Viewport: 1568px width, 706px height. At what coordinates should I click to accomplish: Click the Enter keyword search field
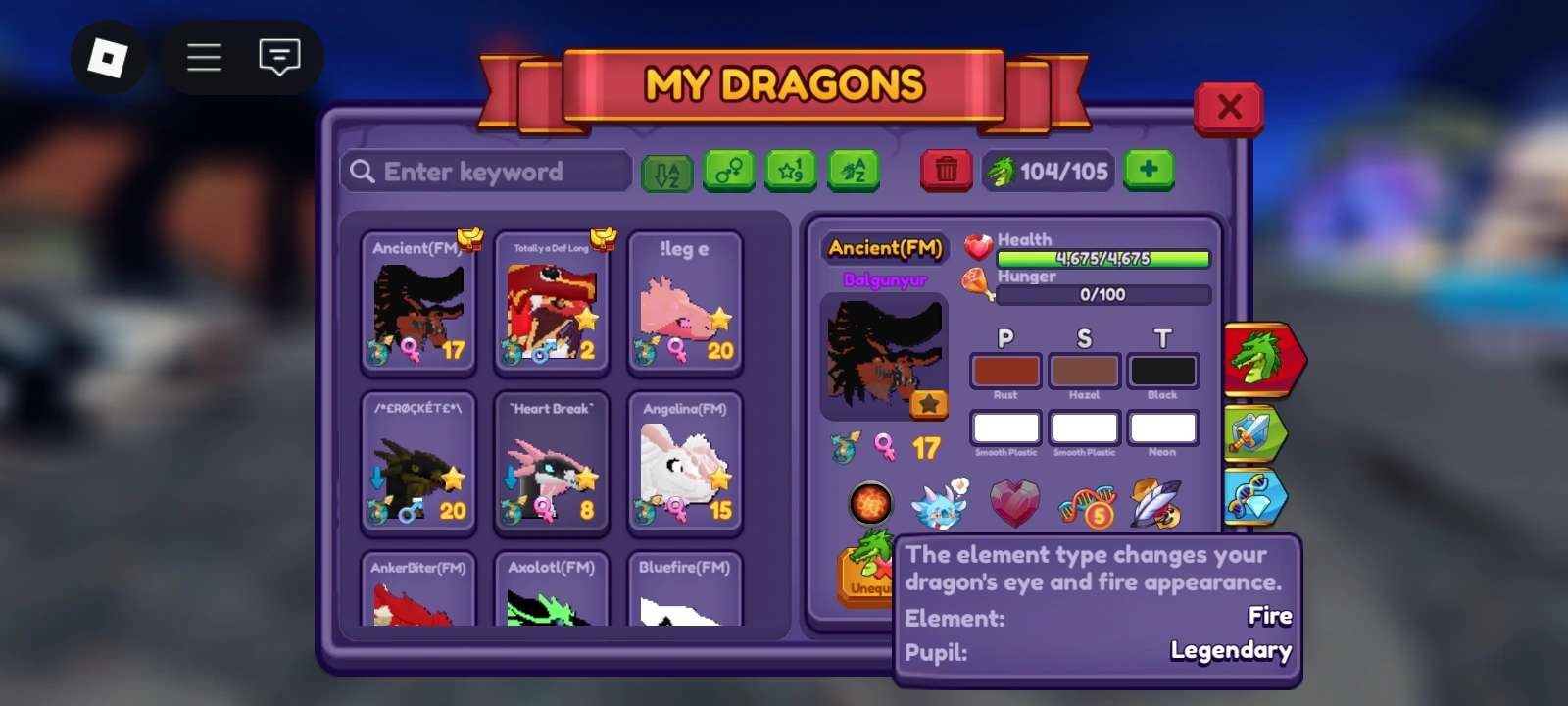485,172
